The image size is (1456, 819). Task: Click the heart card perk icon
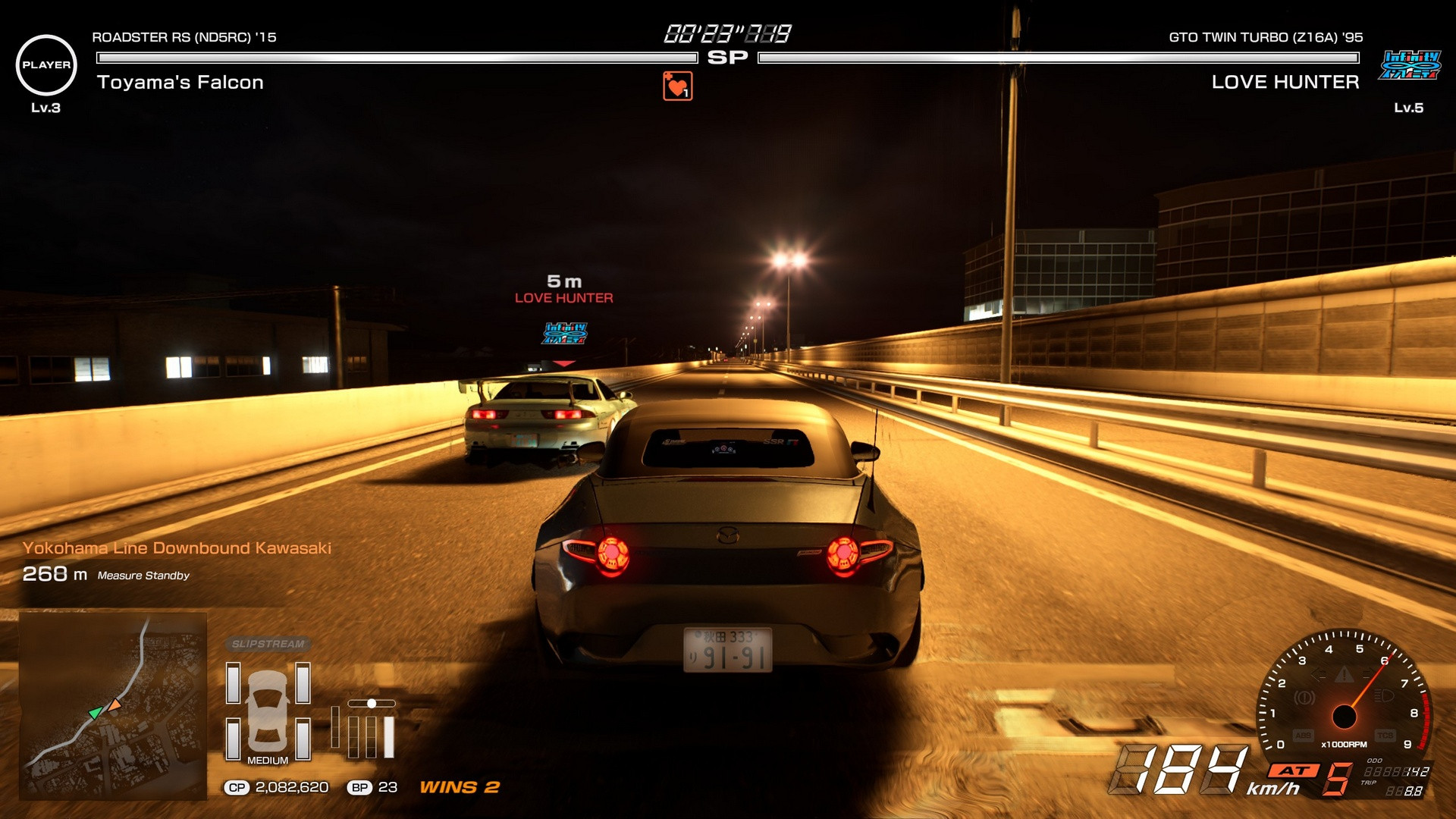677,86
